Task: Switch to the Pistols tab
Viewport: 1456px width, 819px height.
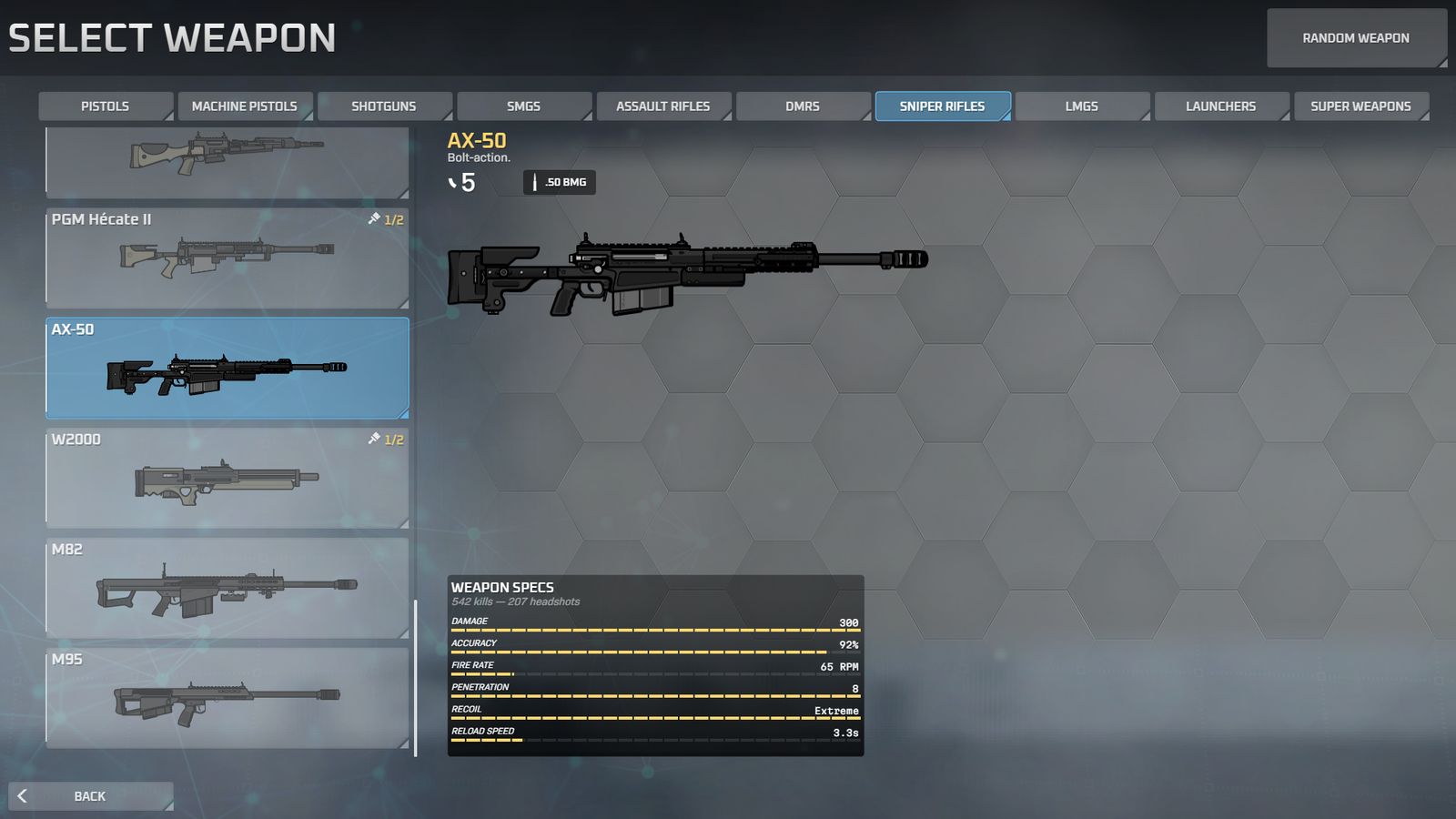Action: 105,106
